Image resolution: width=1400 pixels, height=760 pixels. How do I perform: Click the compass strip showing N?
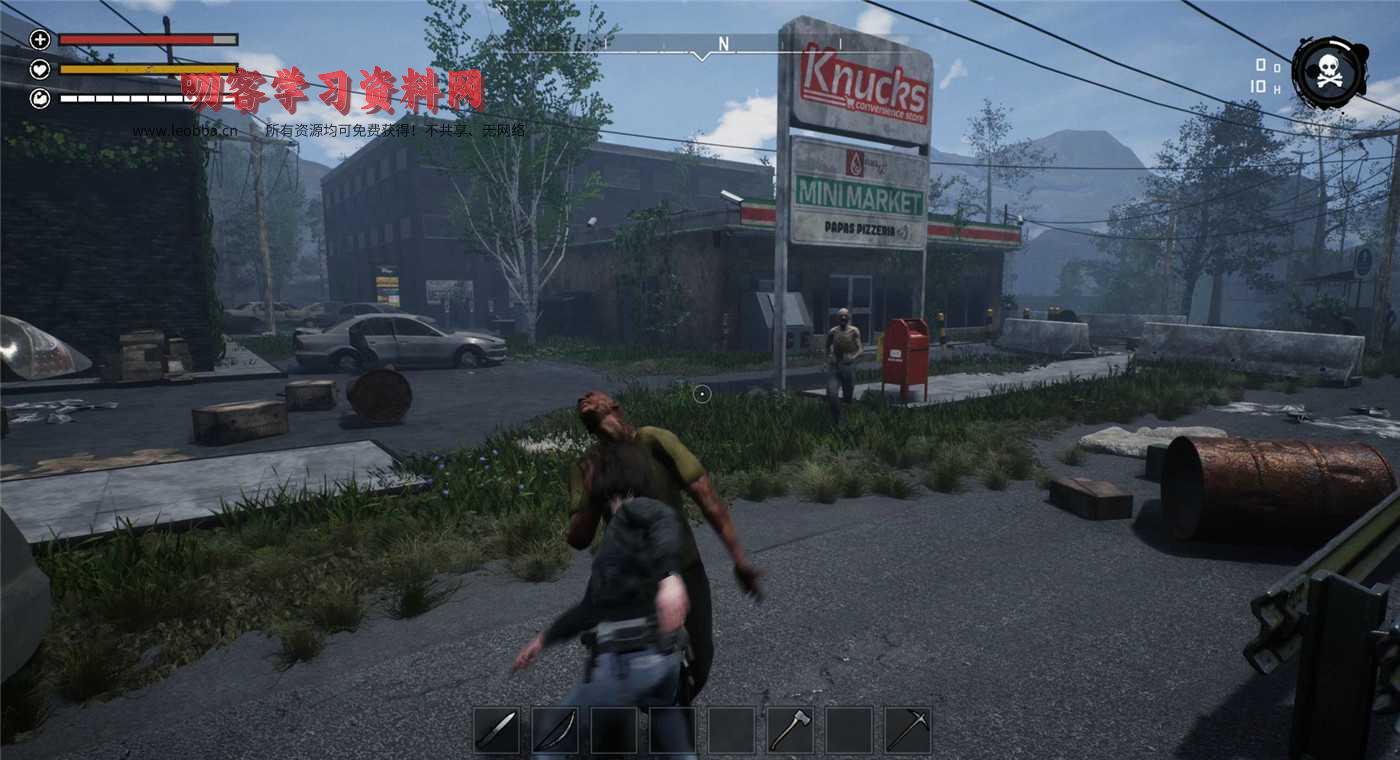click(x=723, y=44)
